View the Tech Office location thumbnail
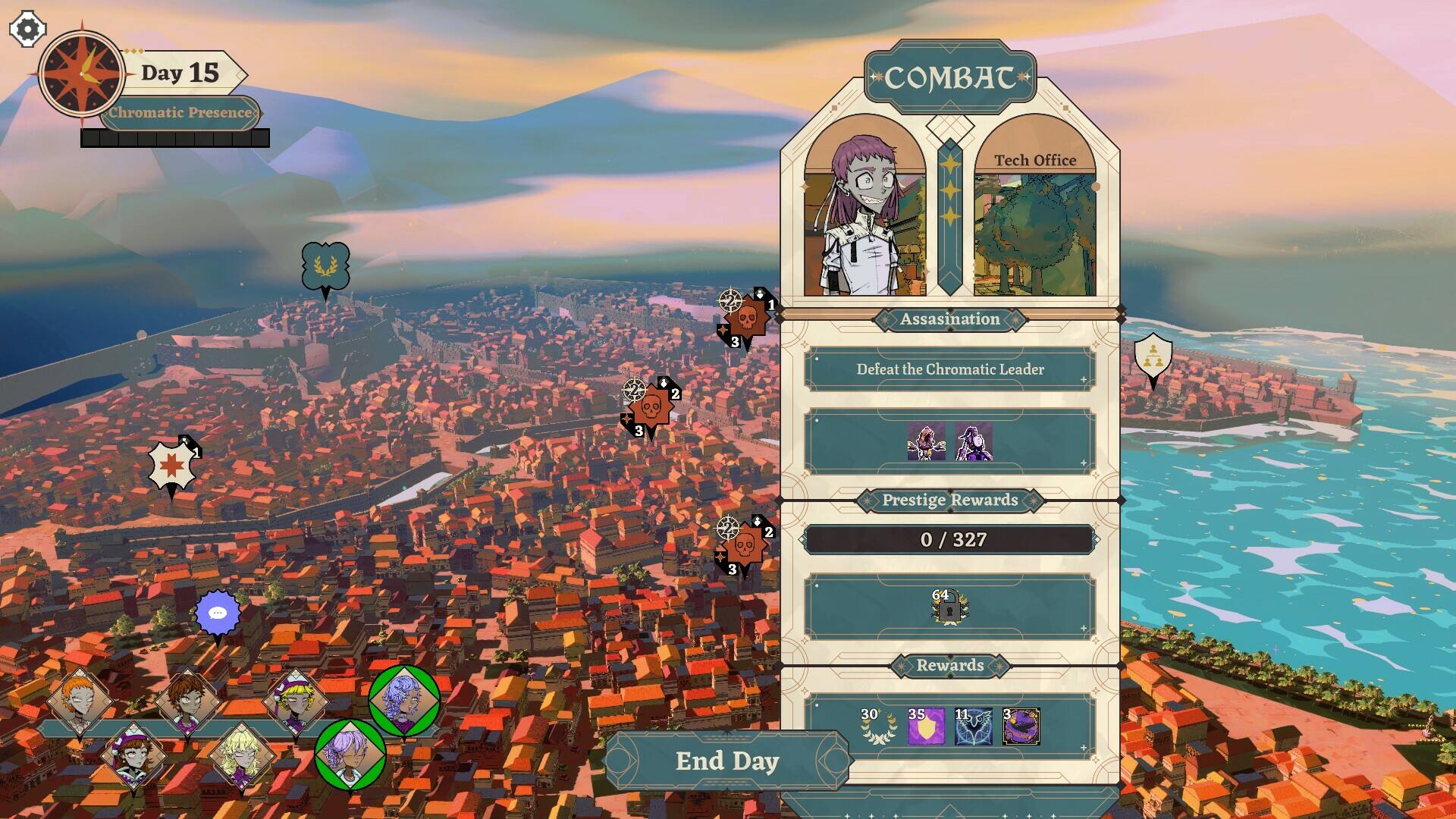Screen dimensions: 1456x819 click(1034, 227)
